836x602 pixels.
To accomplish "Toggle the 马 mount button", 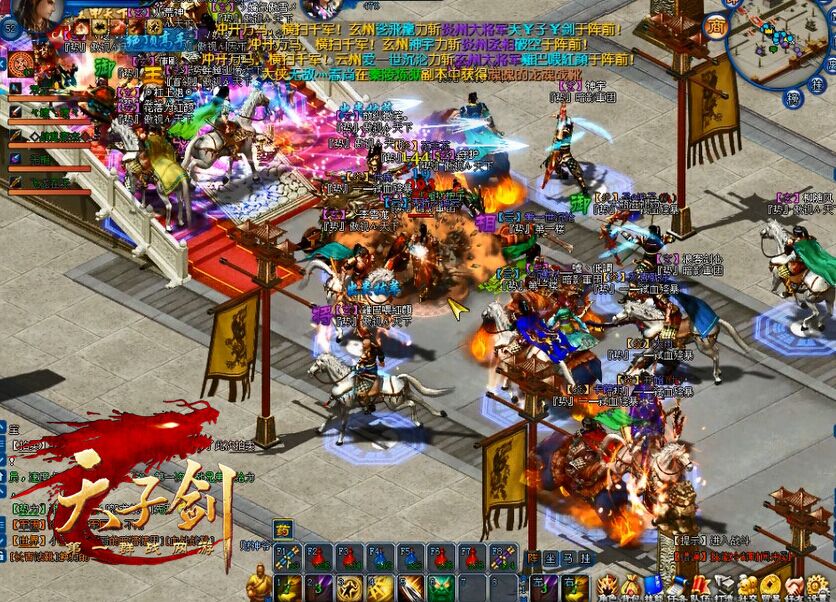I will pos(567,558).
